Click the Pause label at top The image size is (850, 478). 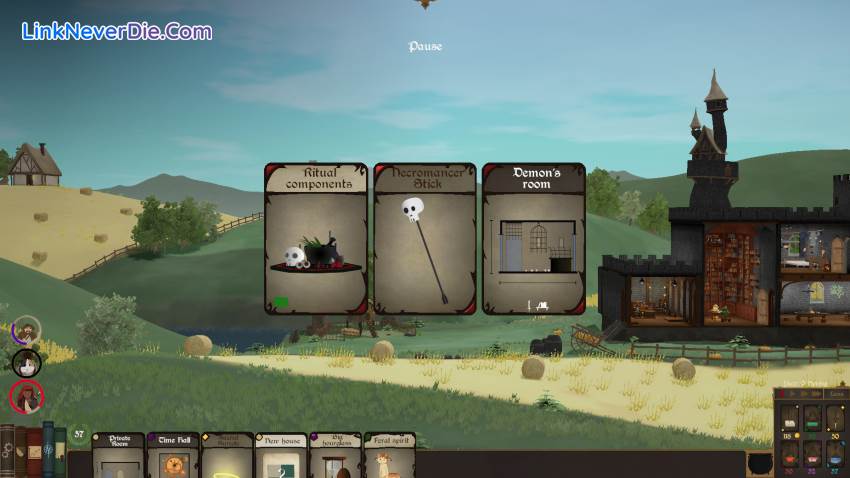(425, 46)
